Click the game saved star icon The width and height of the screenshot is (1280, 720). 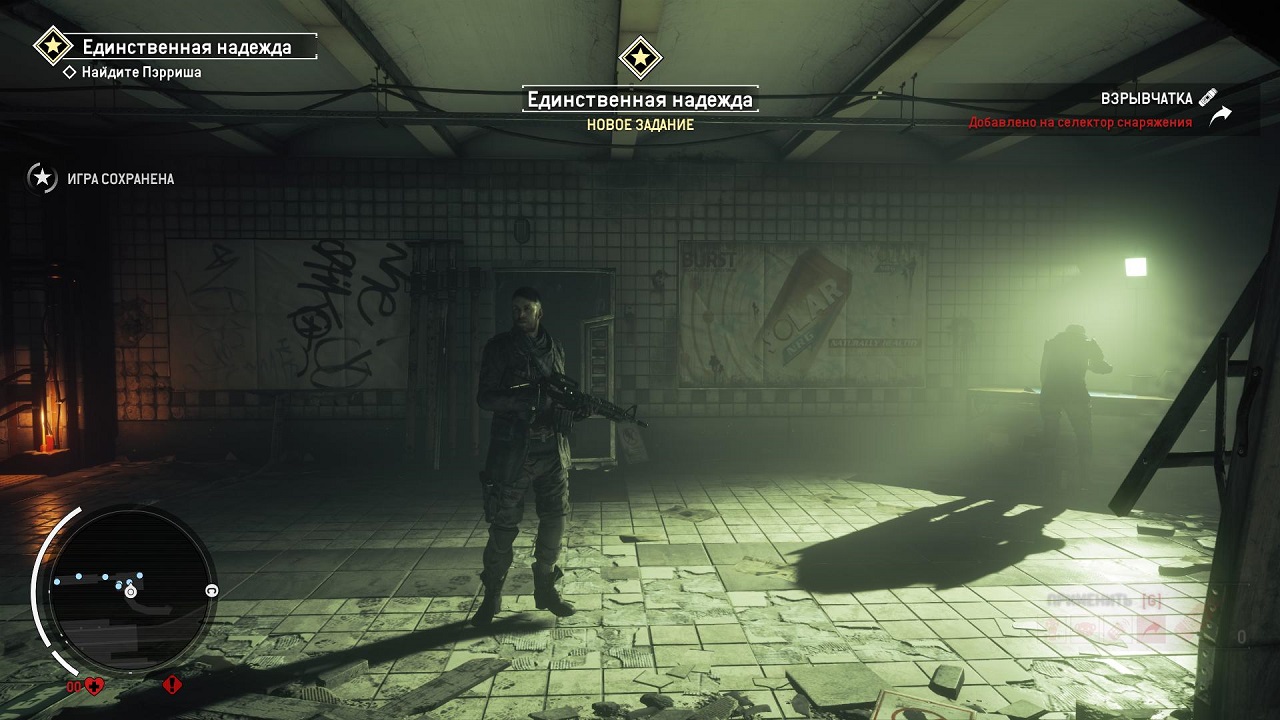click(42, 178)
